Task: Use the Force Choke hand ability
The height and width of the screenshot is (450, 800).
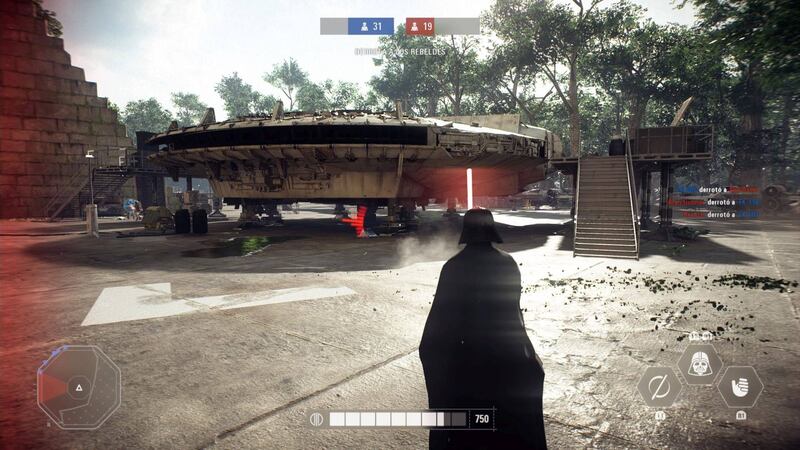Action: 740,386
